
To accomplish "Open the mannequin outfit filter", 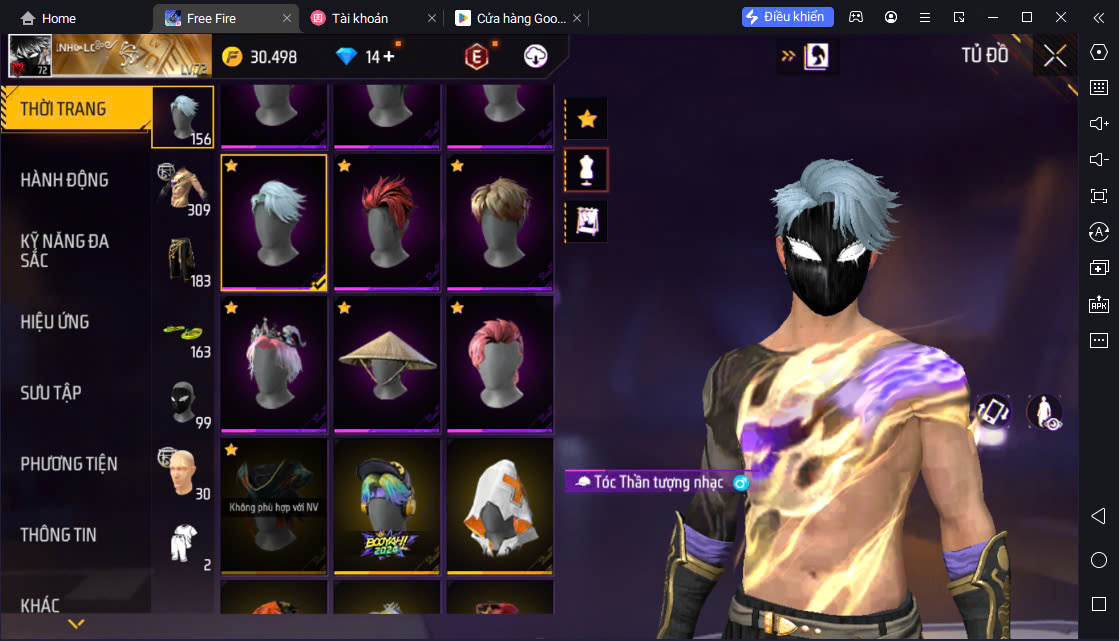I will [x=587, y=170].
